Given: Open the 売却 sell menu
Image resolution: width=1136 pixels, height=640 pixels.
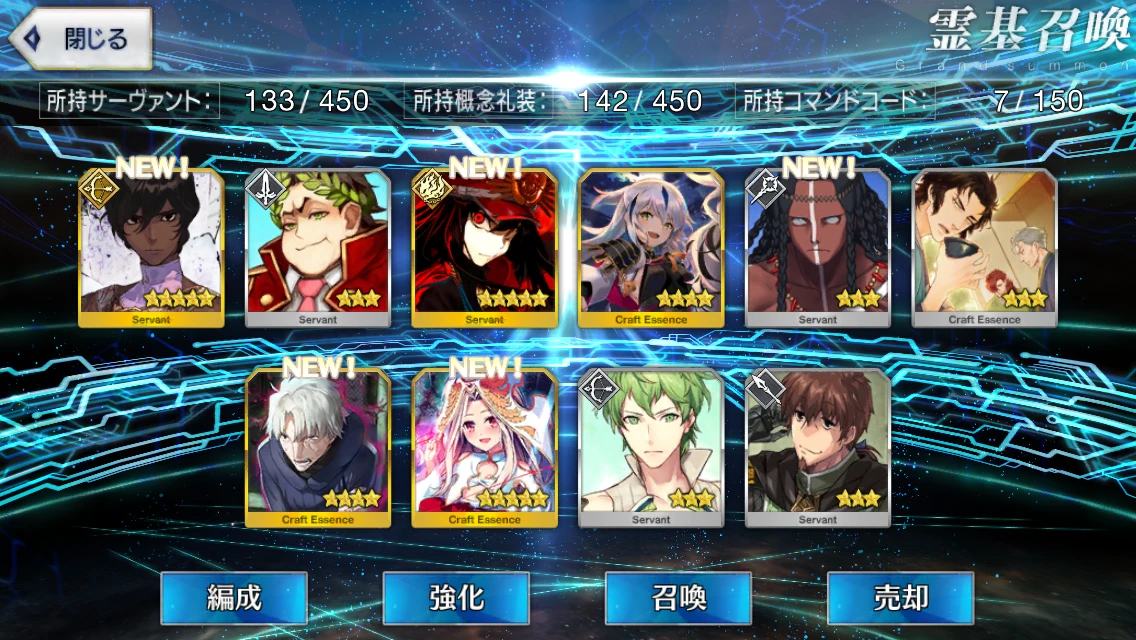Looking at the screenshot, I should point(900,598).
